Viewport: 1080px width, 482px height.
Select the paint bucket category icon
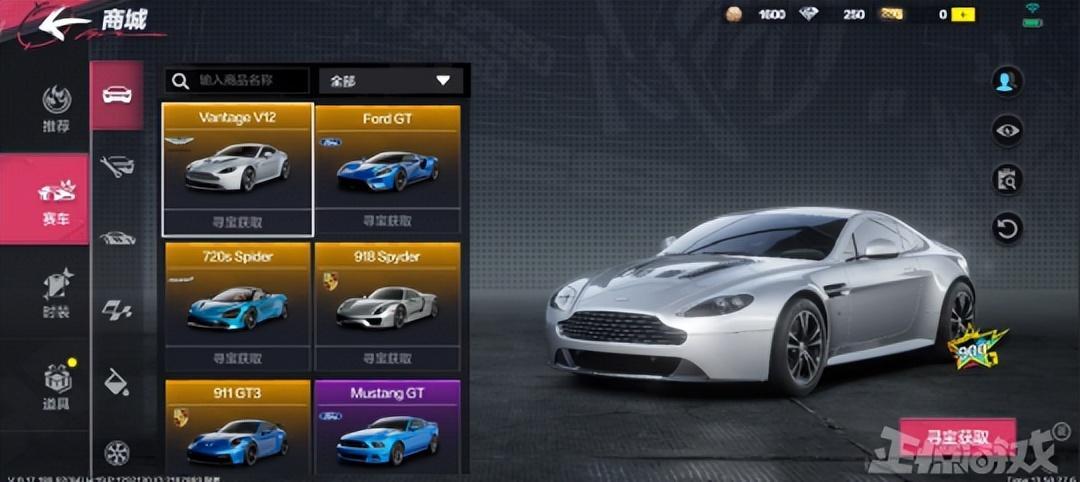tap(116, 381)
